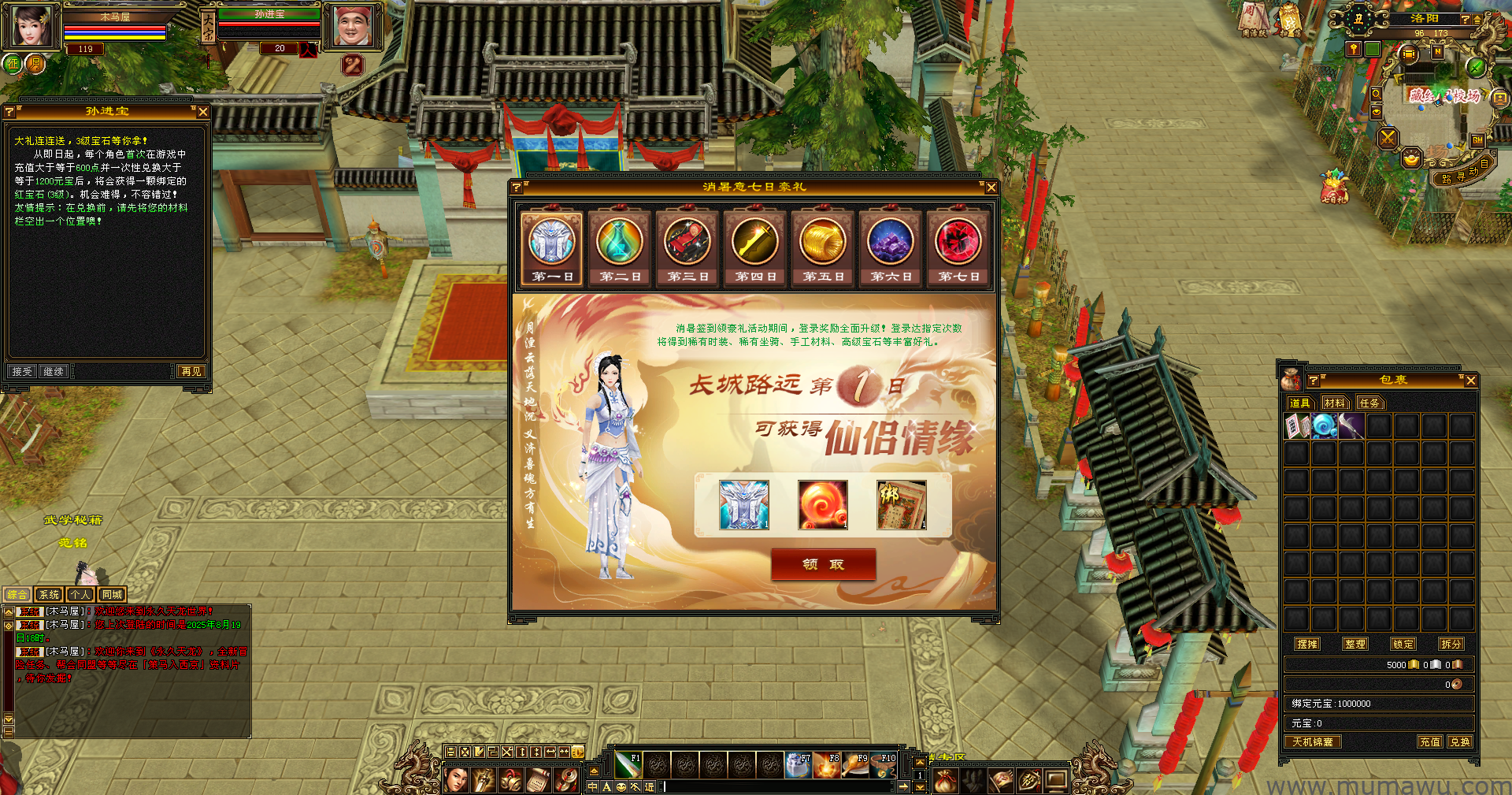Click the 充值 recharge button
The image size is (1512, 795).
tap(1429, 741)
